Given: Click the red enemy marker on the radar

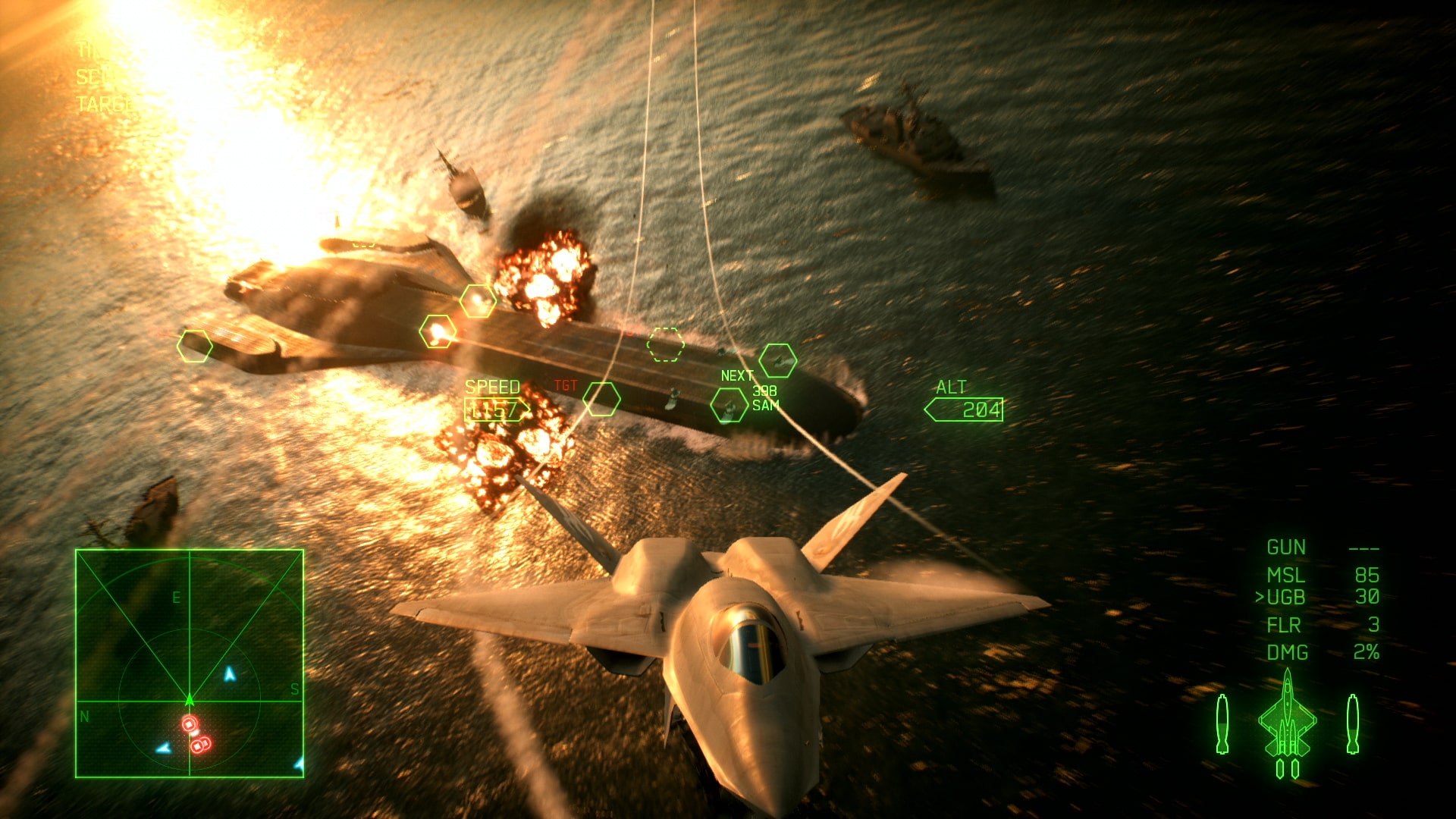Looking at the screenshot, I should click(x=189, y=723).
